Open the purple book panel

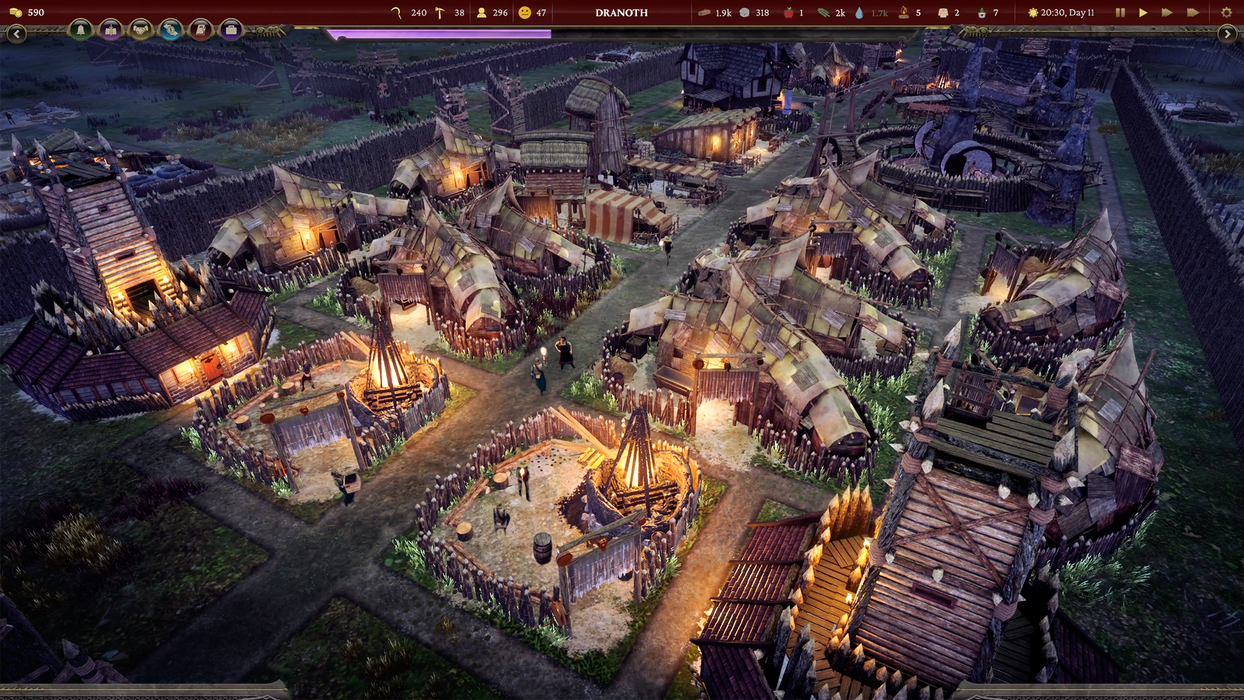point(111,30)
